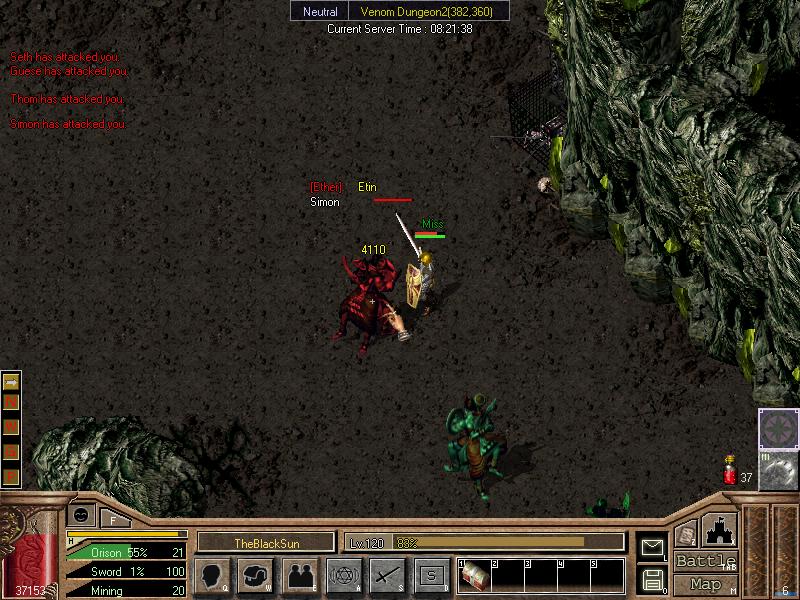Click the envelope mail icon

coord(651,547)
